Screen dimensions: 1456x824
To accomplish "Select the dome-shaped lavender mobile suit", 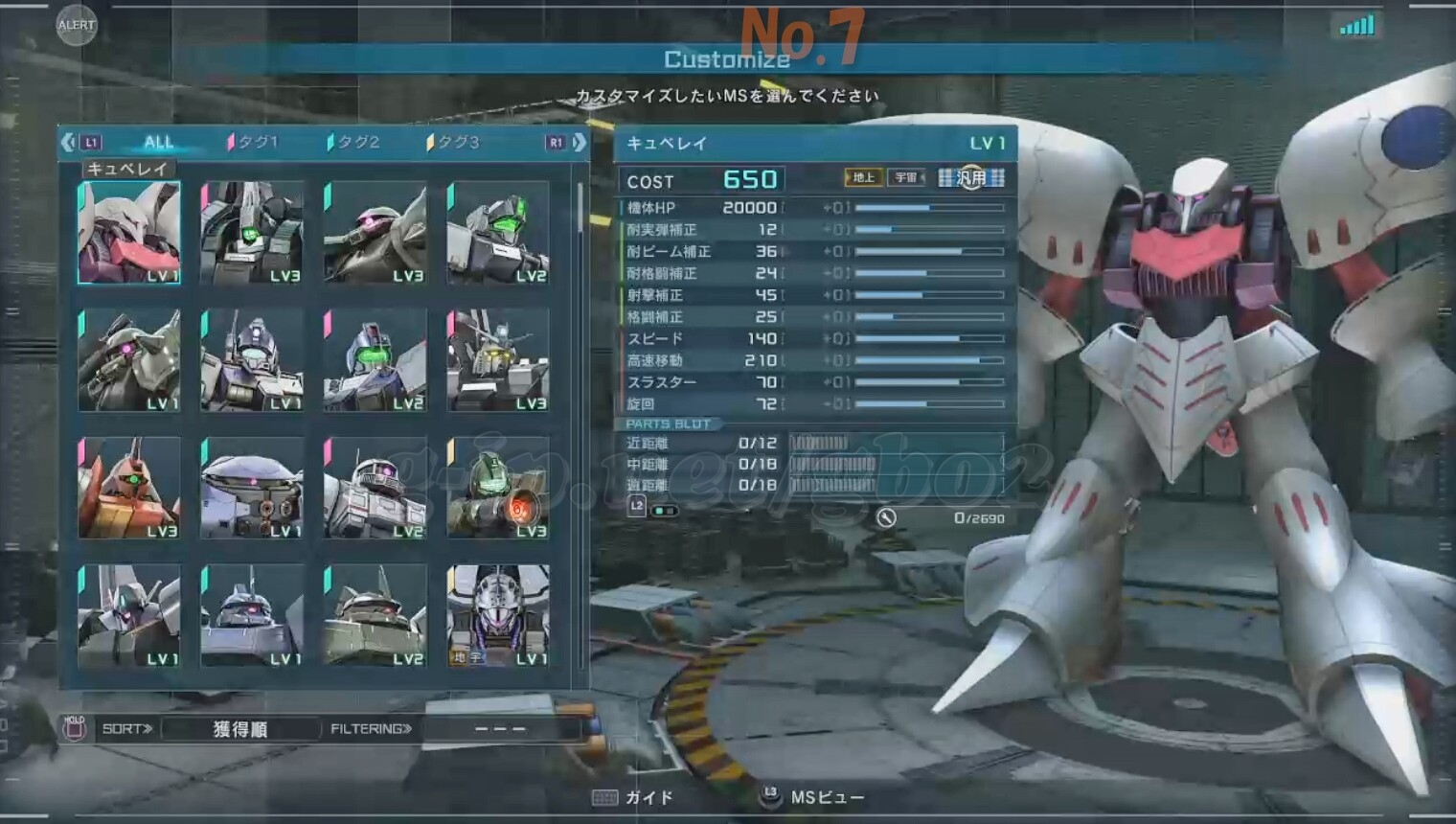I will coord(252,488).
